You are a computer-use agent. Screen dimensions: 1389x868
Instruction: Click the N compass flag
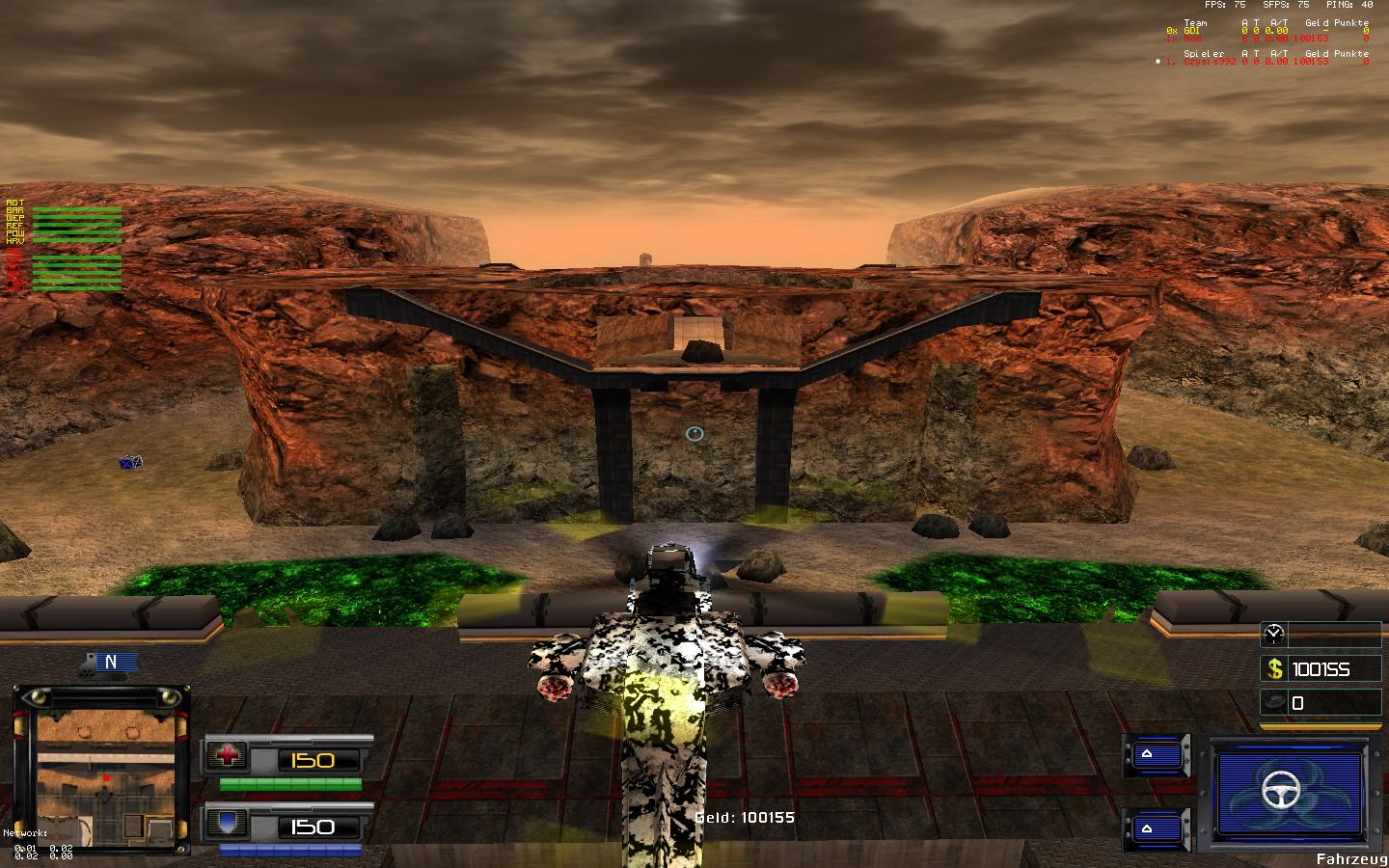(x=111, y=662)
